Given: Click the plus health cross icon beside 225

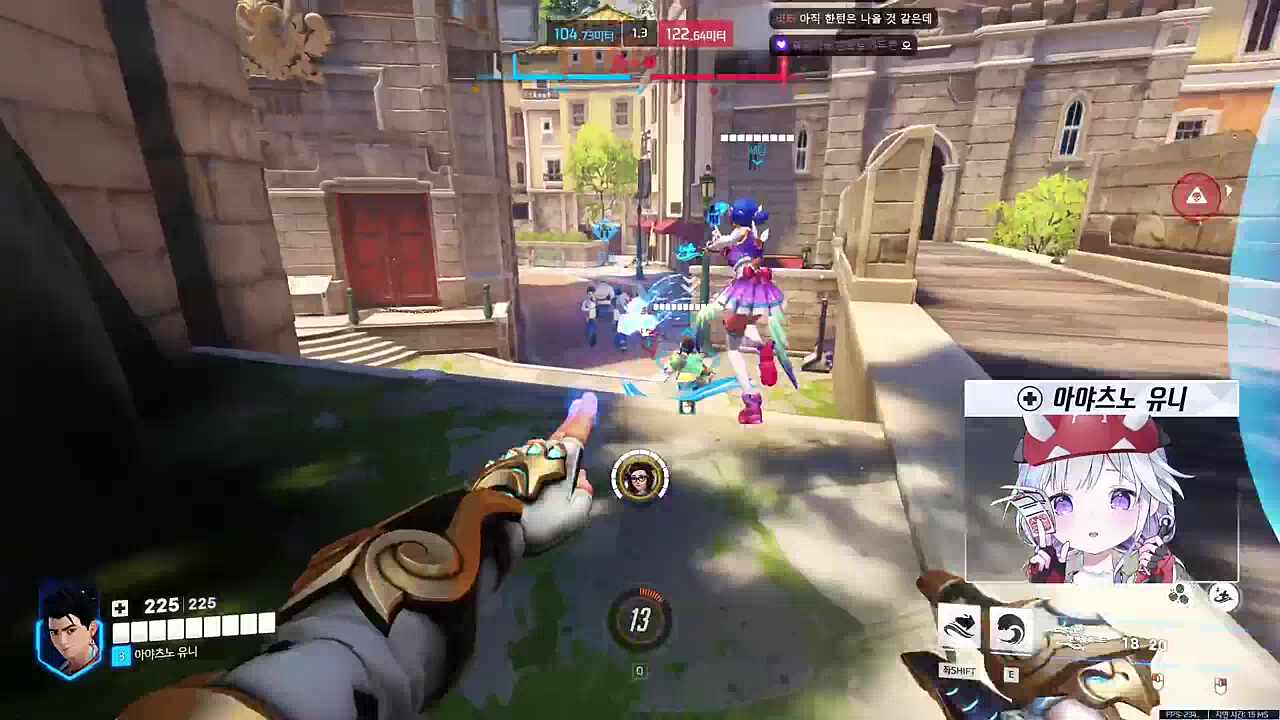Looking at the screenshot, I should [119, 608].
